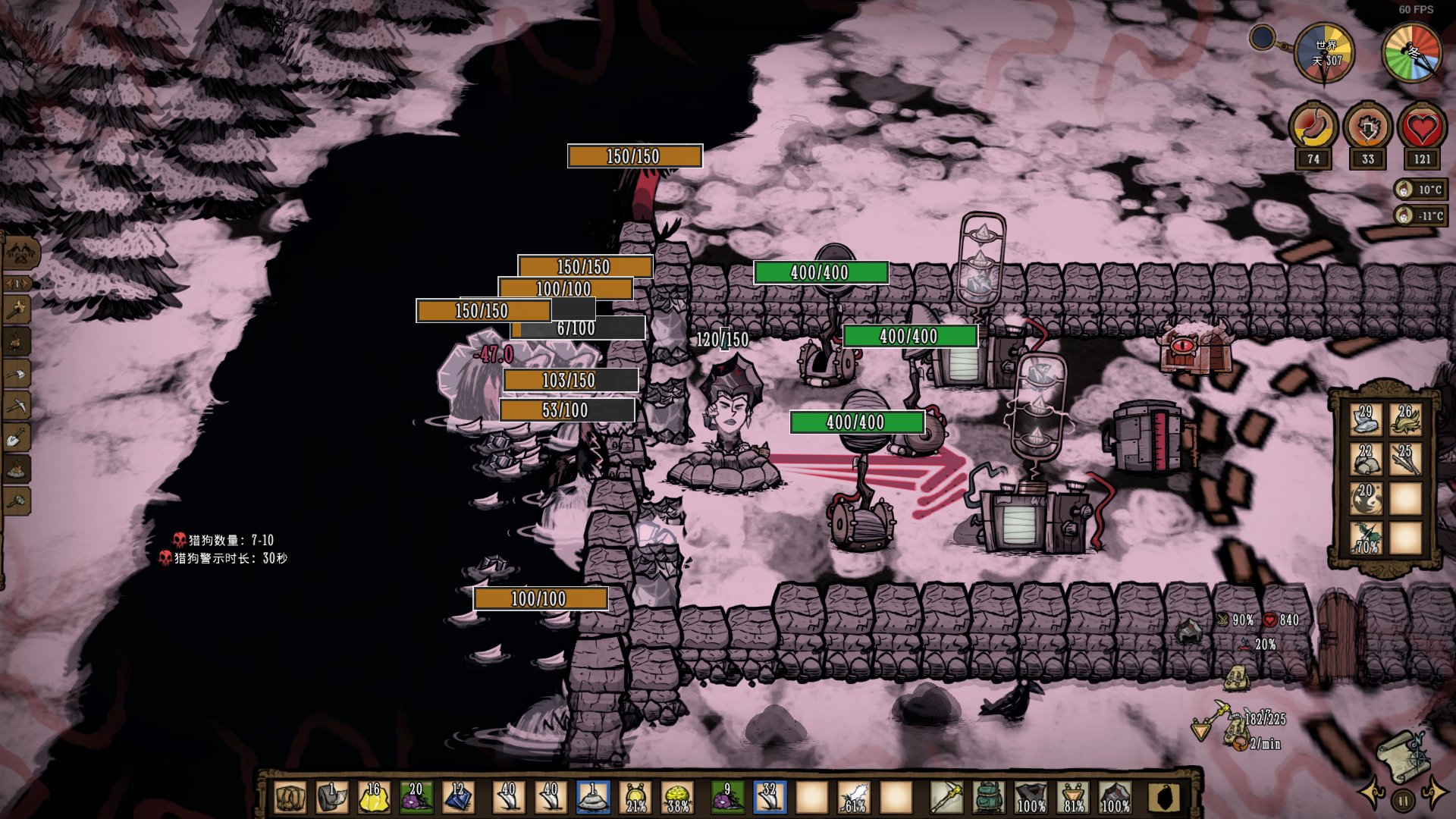This screenshot has width=1456, height=819.
Task: Choose the shovel crafting recipe
Action: [x=17, y=438]
